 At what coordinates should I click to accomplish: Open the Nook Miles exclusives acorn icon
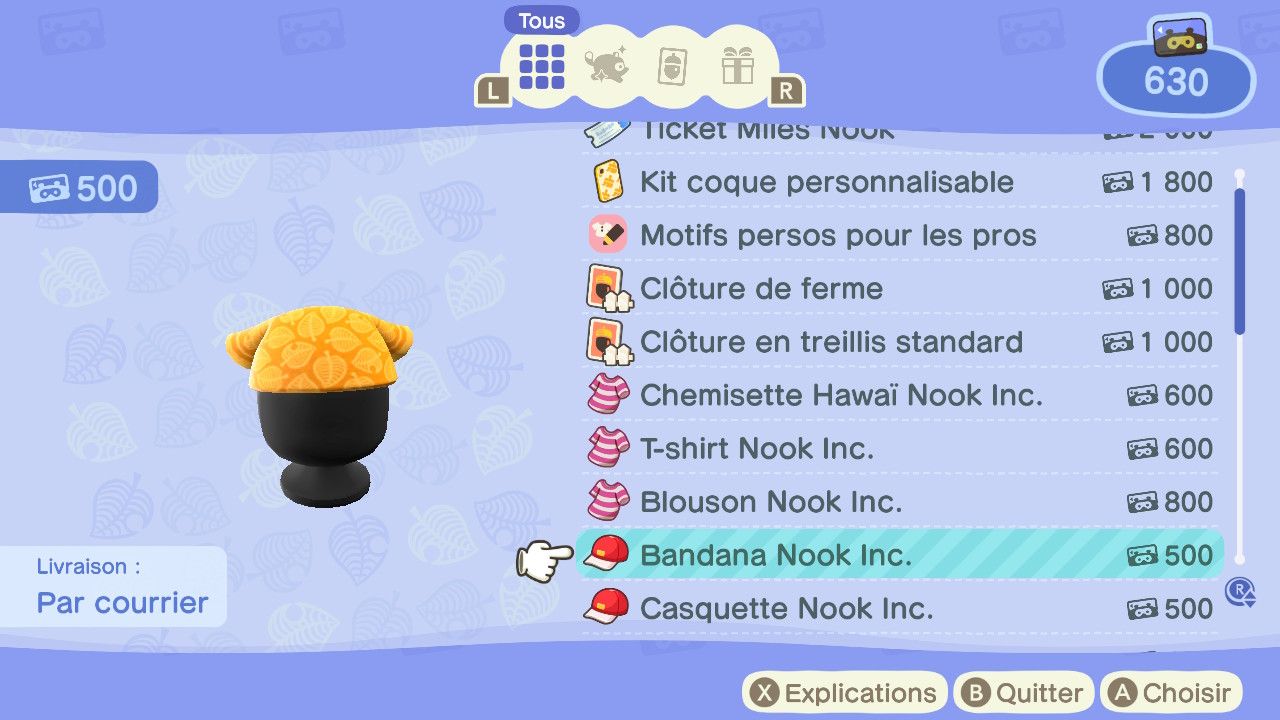click(x=672, y=64)
